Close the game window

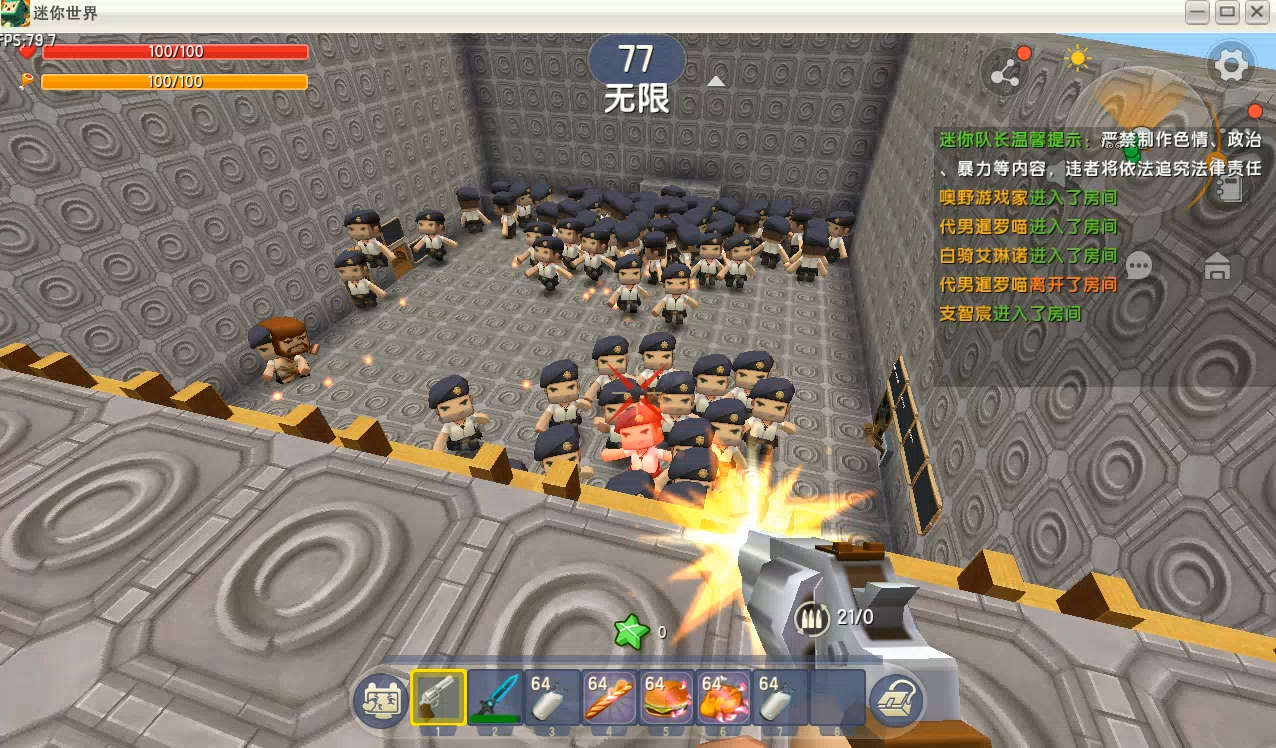point(1255,12)
